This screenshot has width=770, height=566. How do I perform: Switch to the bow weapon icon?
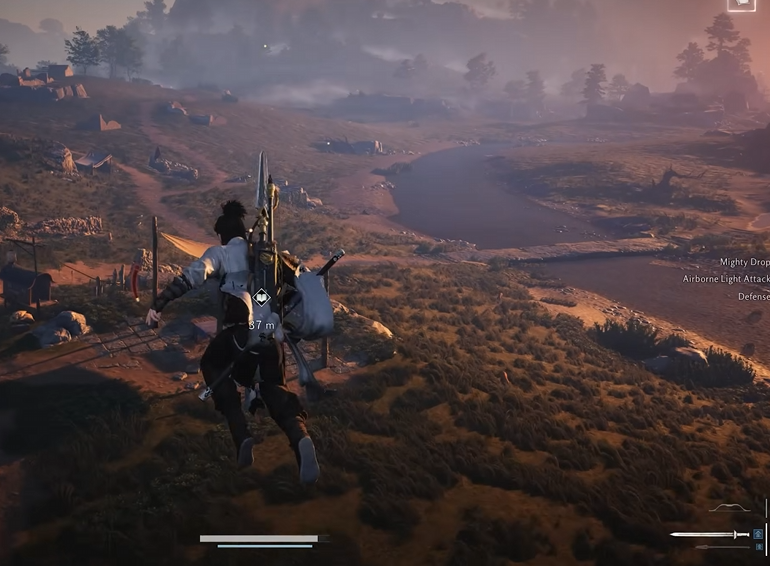pos(729,509)
